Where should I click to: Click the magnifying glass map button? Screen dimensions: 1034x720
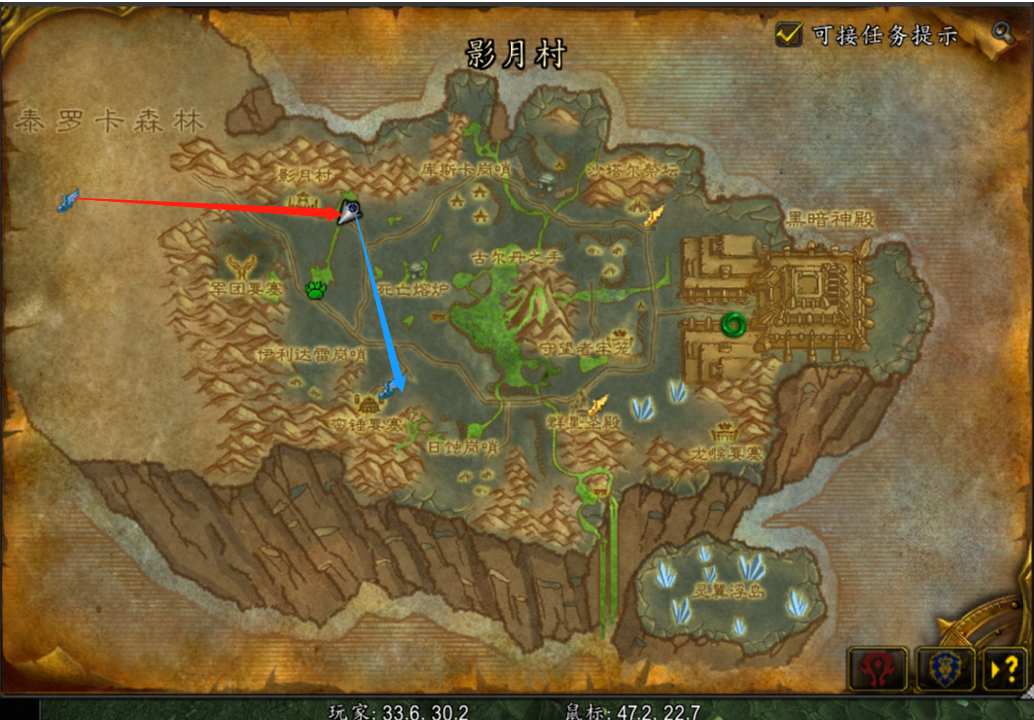1003,32
